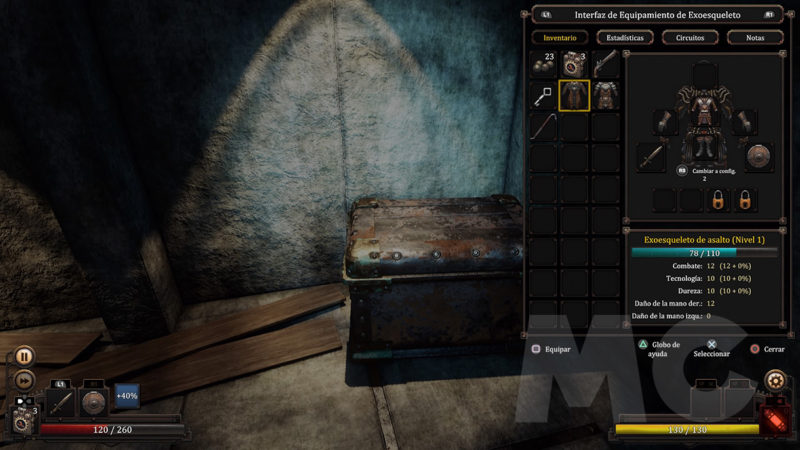The height and width of the screenshot is (450, 800).
Task: Select the highlighted assault exoskeleton armor
Action: pos(574,95)
